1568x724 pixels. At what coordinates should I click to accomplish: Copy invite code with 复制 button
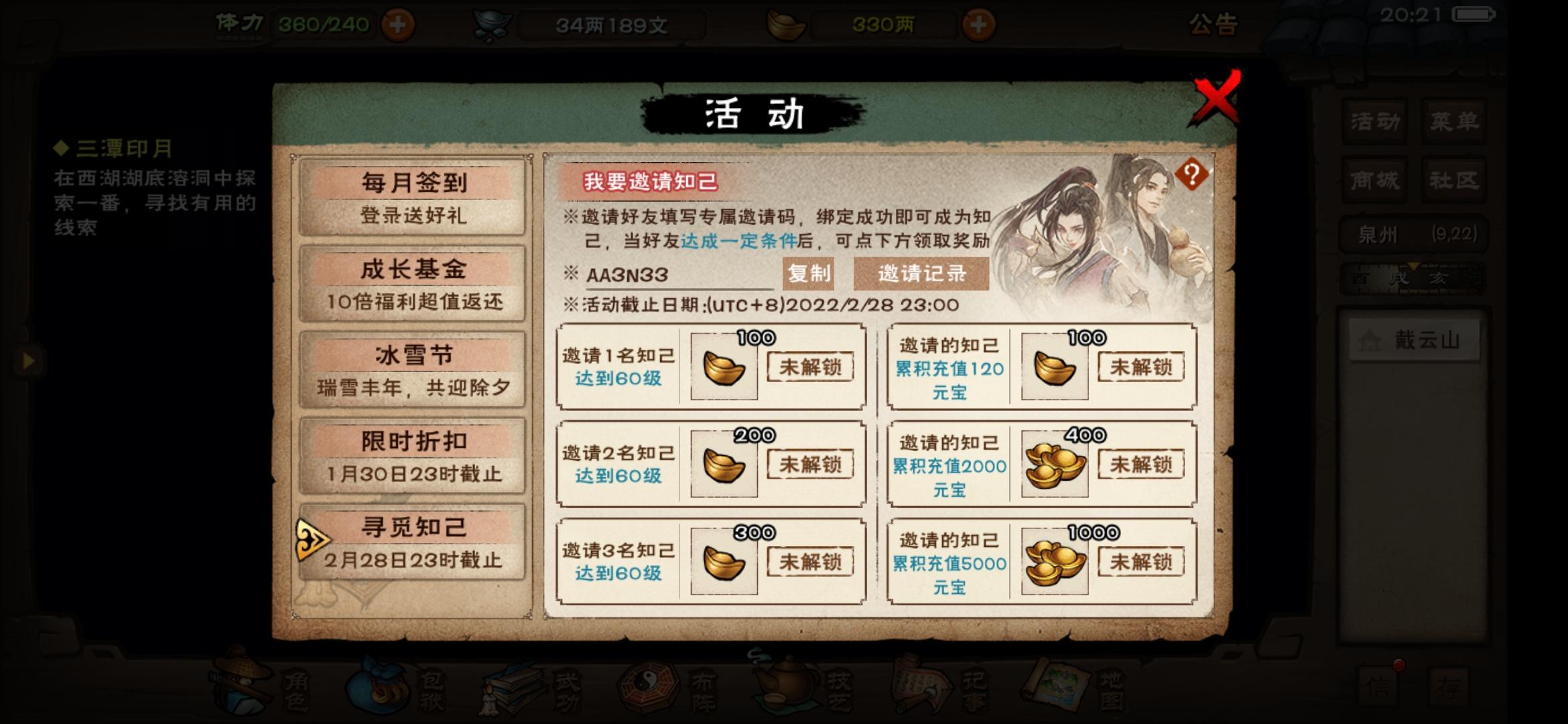[807, 273]
